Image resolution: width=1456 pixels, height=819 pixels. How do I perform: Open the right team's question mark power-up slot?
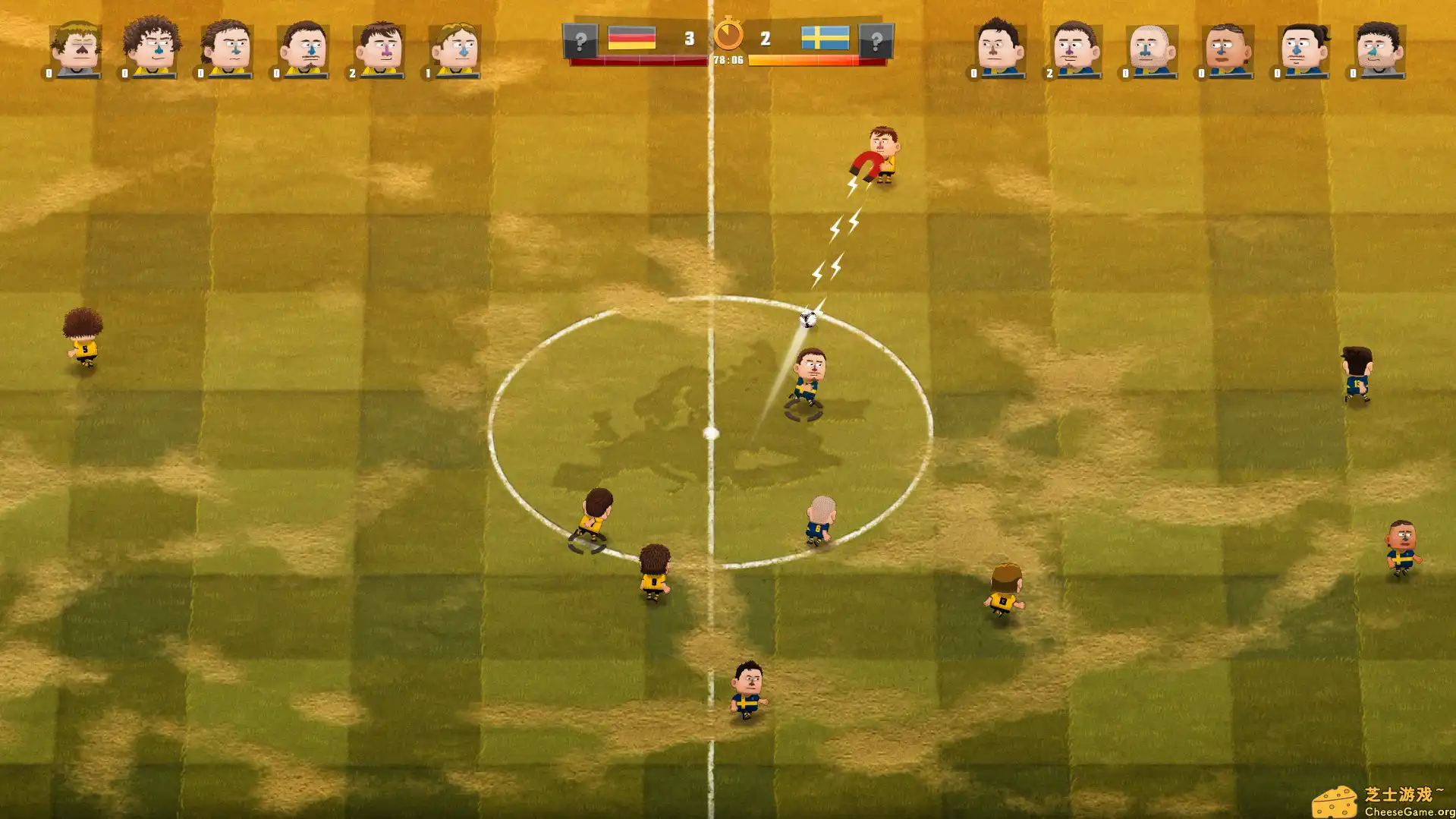[x=878, y=41]
